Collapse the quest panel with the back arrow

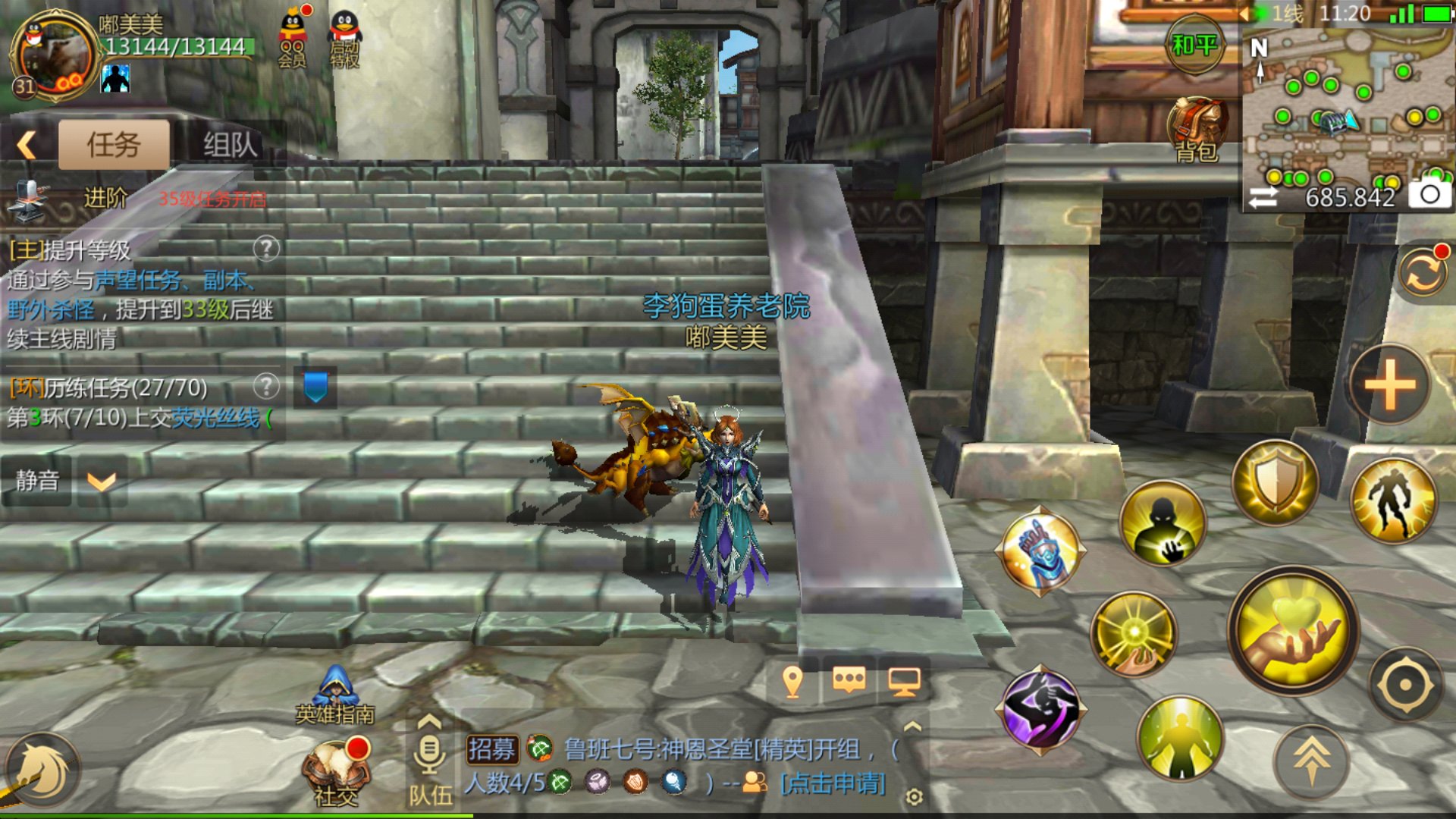[27, 144]
